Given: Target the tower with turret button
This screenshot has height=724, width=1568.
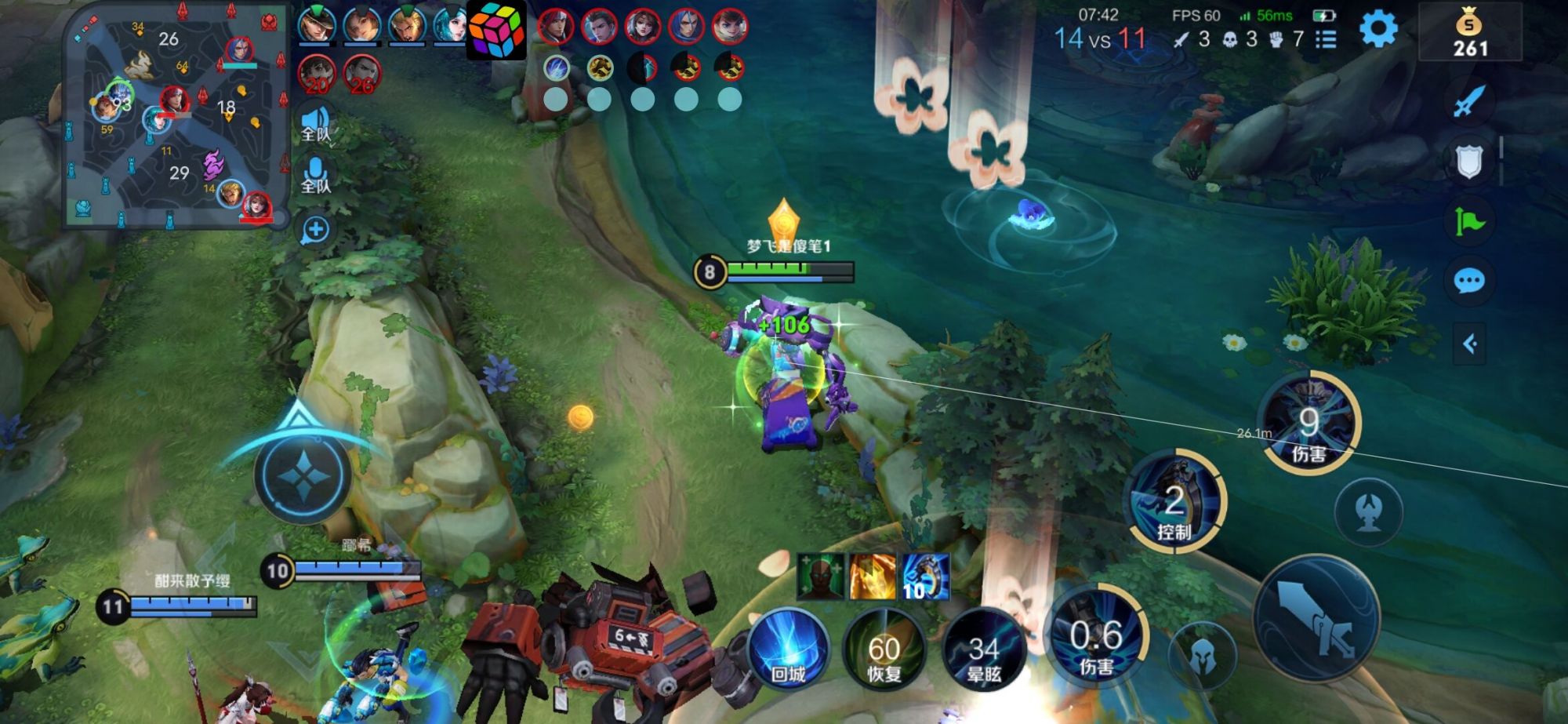Looking at the screenshot, I should click(x=1368, y=512).
